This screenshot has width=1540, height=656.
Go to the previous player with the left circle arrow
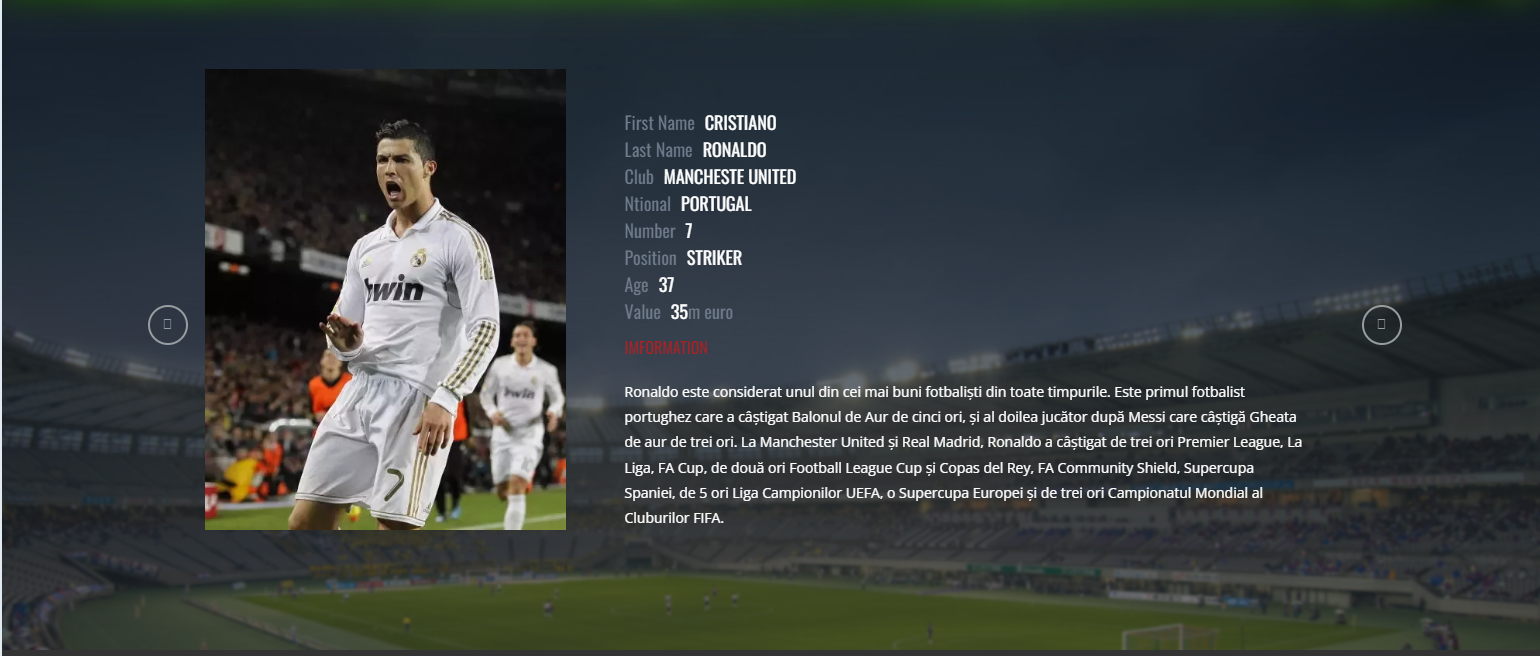tap(168, 325)
